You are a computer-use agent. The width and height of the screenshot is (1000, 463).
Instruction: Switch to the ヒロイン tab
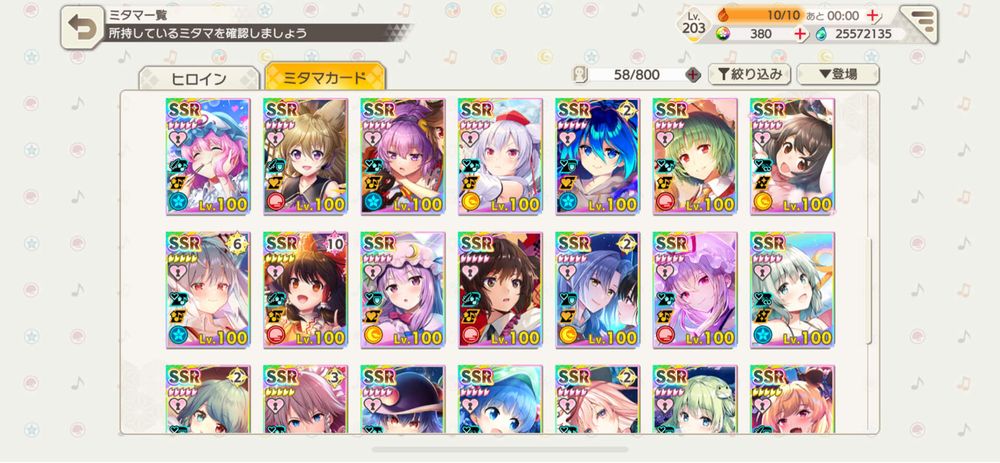(x=198, y=78)
